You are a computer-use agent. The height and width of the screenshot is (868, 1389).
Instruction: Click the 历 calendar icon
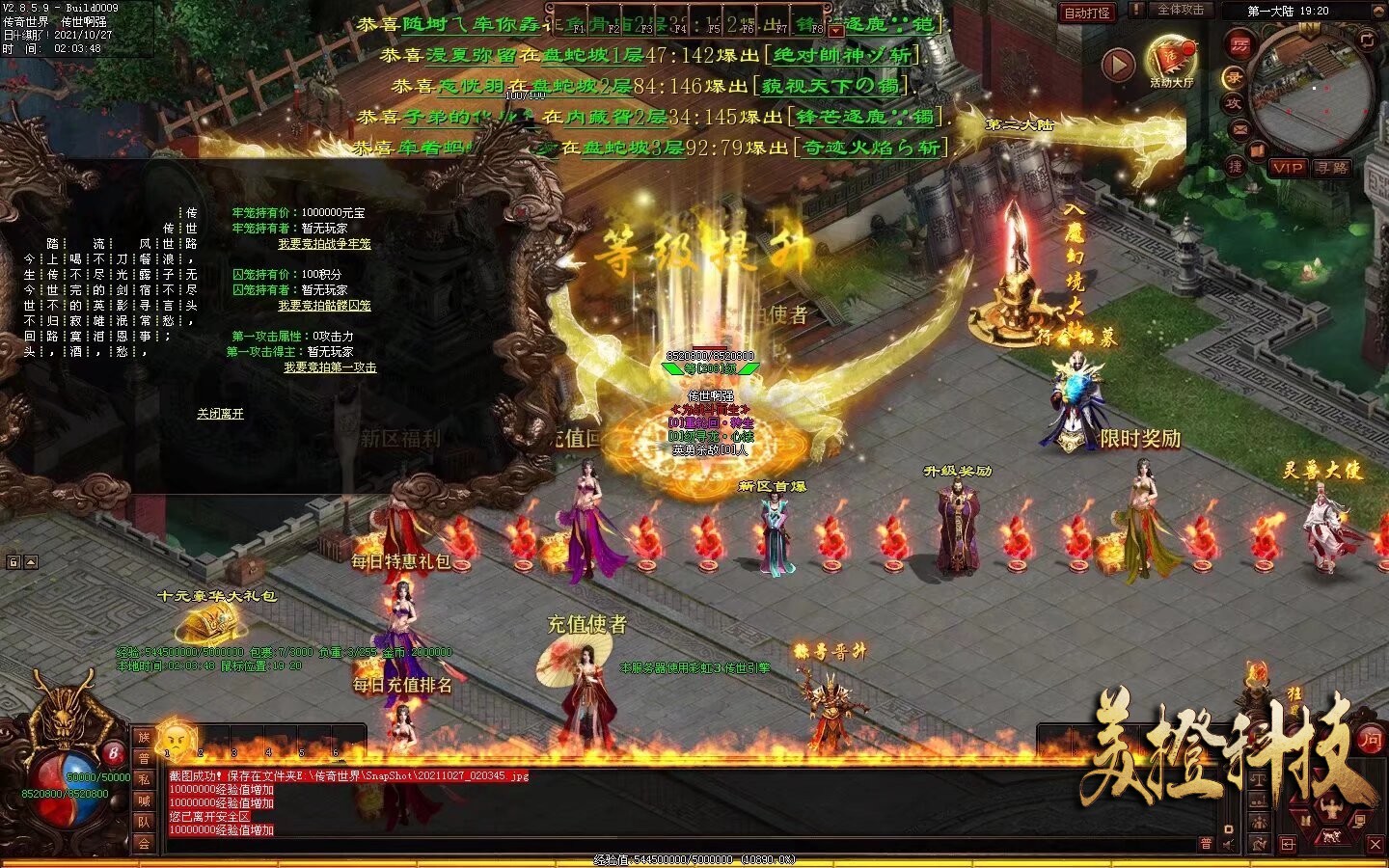coord(1239,43)
